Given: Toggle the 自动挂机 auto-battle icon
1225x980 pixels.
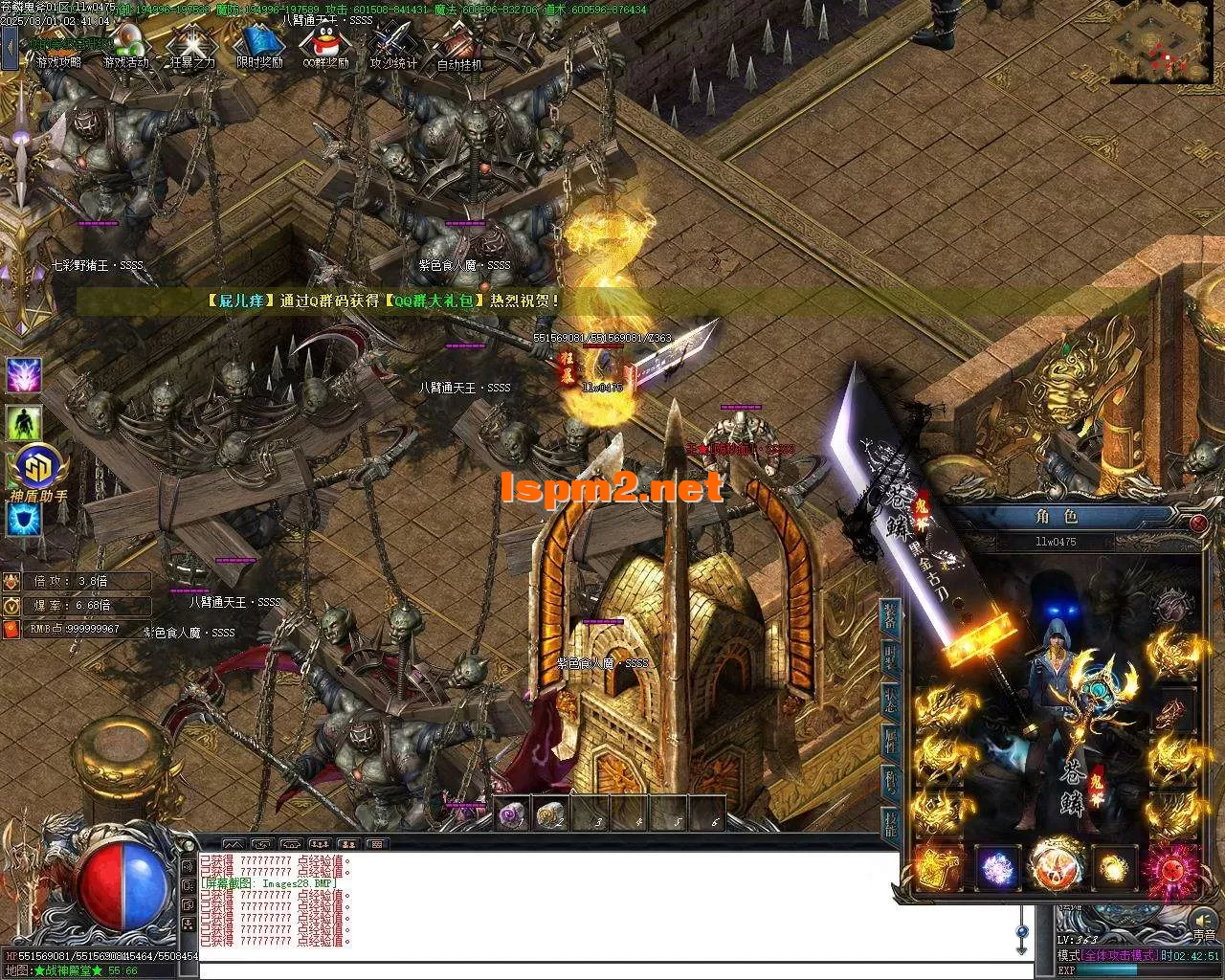Looking at the screenshot, I should (459, 48).
